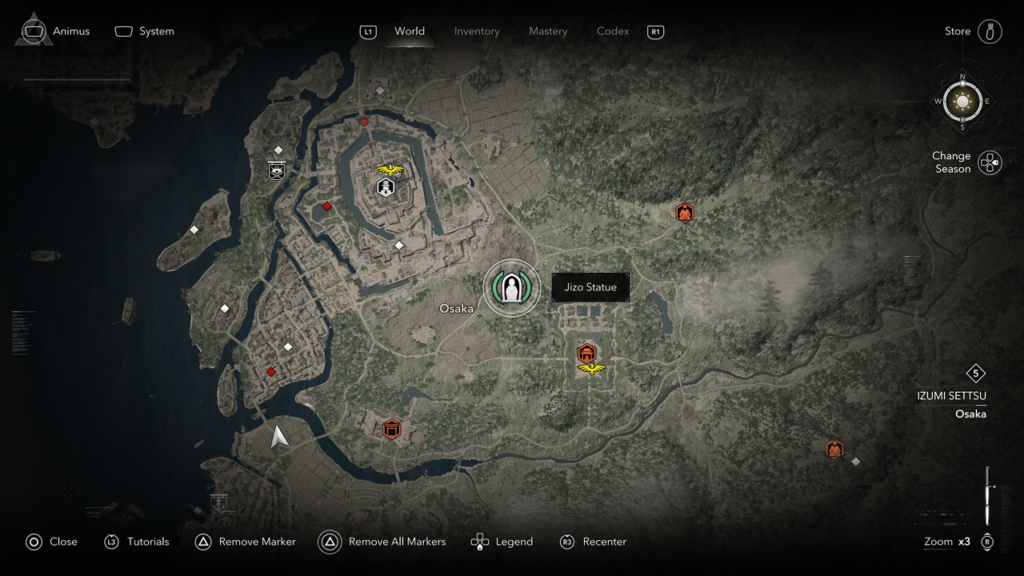
Task: Select the Jizo Statue map marker
Action: (512, 288)
